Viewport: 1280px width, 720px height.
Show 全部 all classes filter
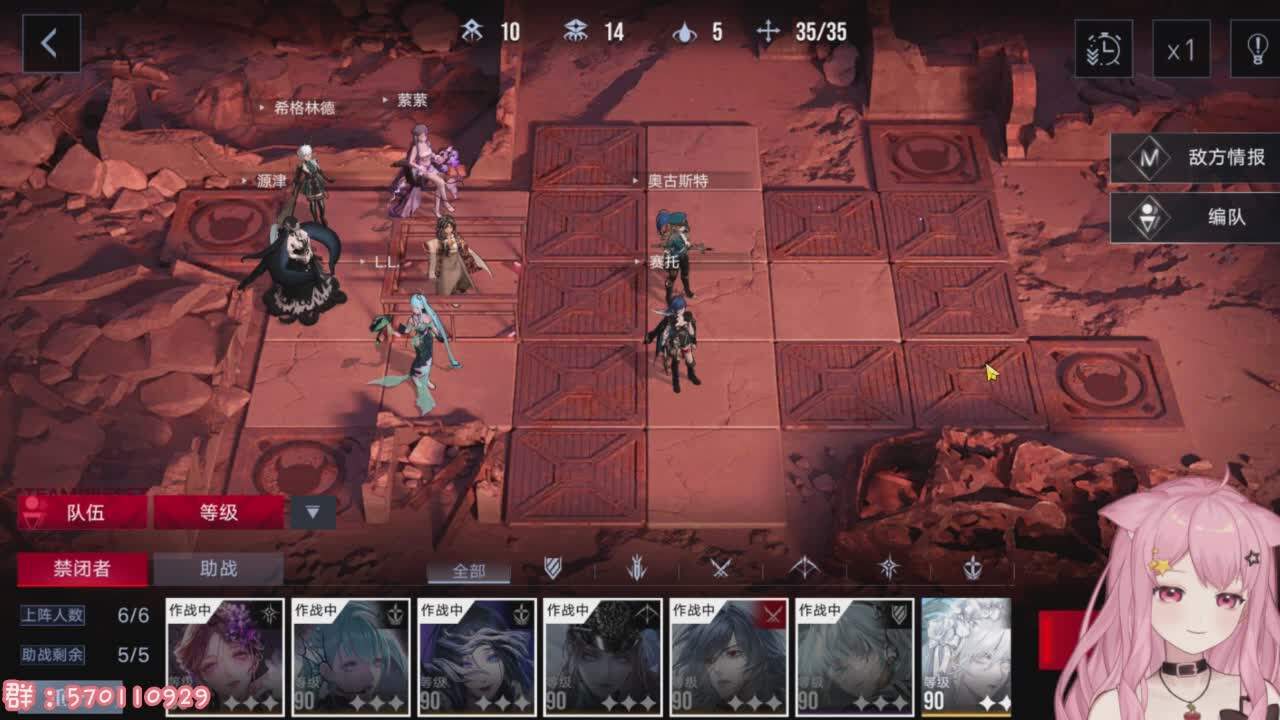(x=469, y=571)
